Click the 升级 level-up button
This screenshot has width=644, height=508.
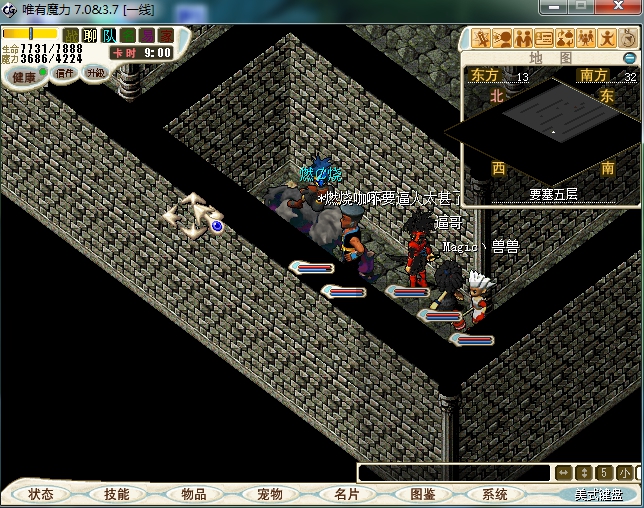[95, 73]
